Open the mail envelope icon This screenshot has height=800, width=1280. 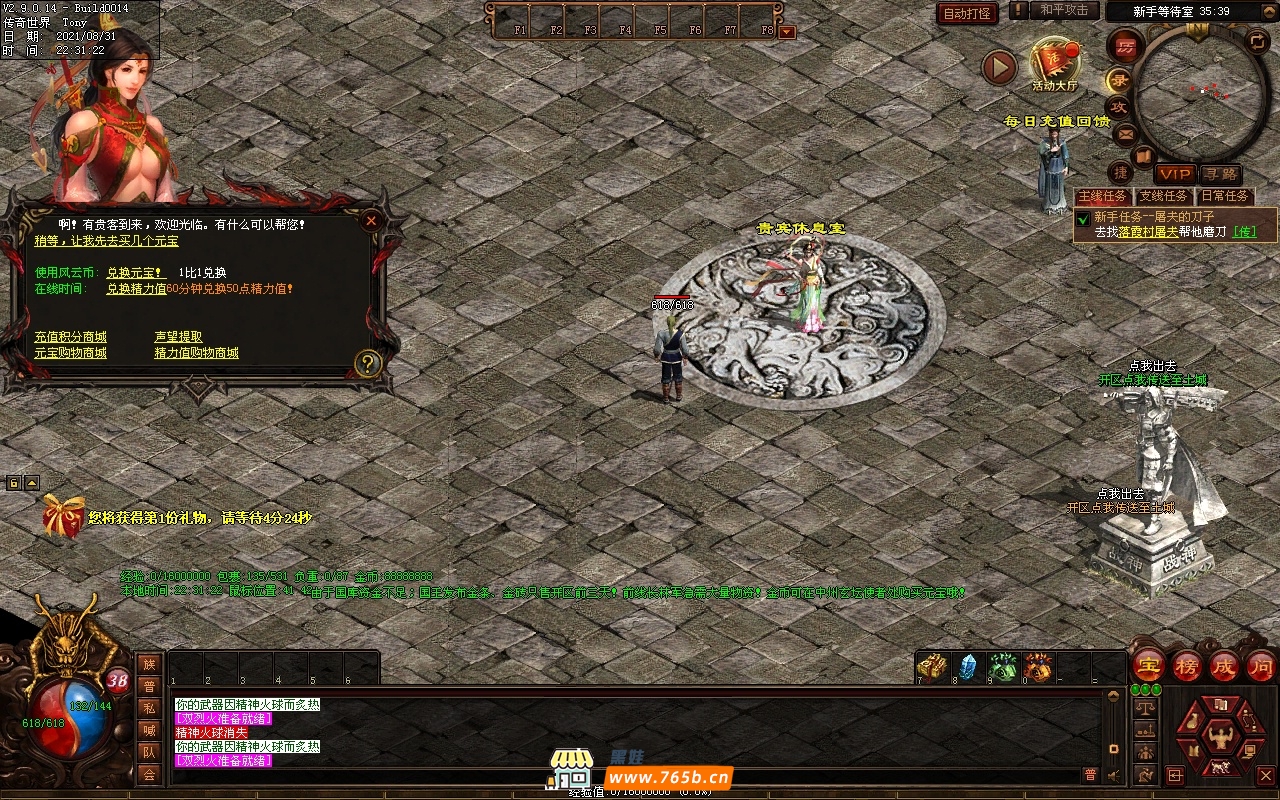point(1125,132)
